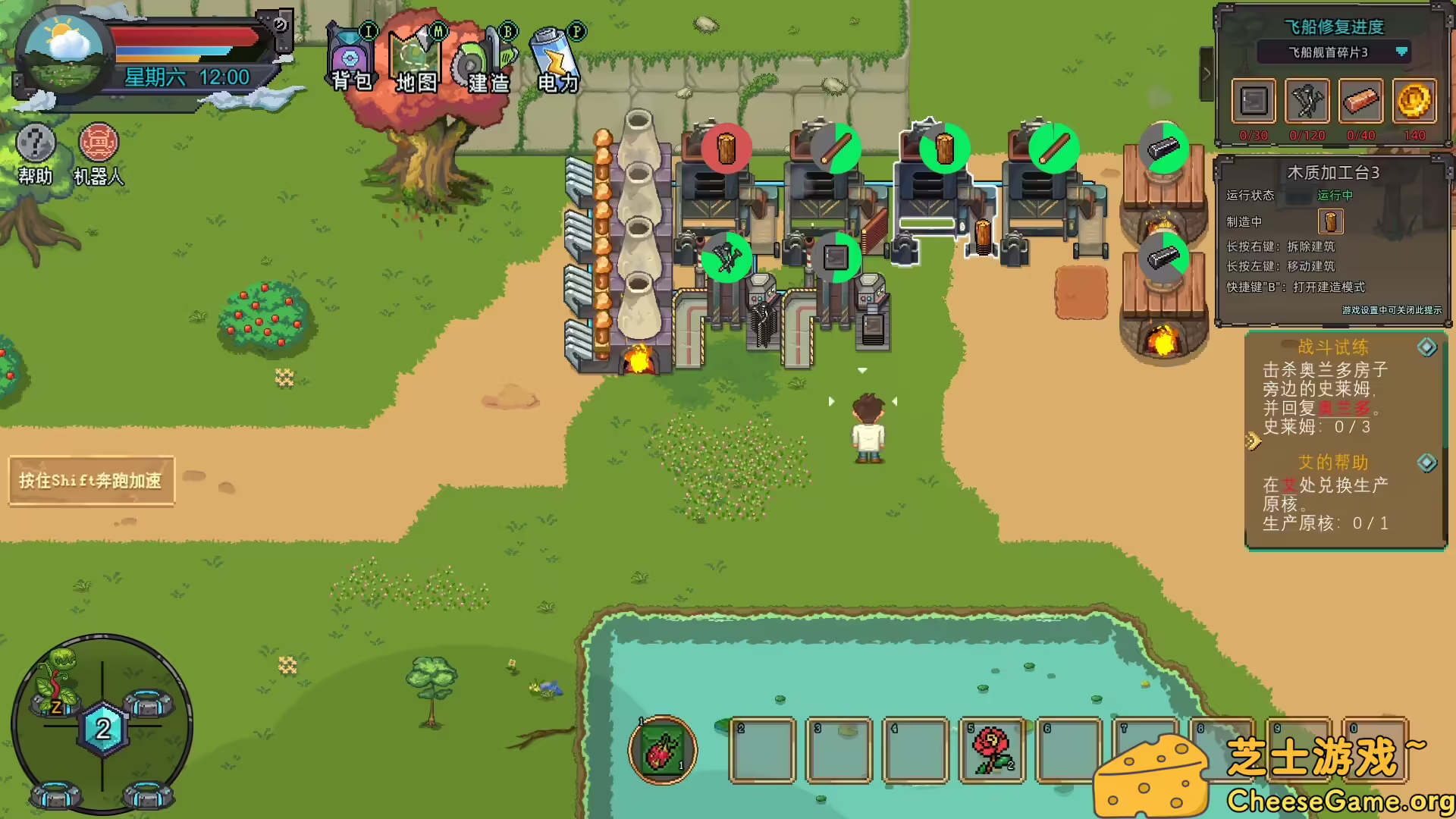Image resolution: width=1456 pixels, height=819 pixels.
Task: Expand the 战斗试练 quest diamond marker
Action: pos(1429,347)
